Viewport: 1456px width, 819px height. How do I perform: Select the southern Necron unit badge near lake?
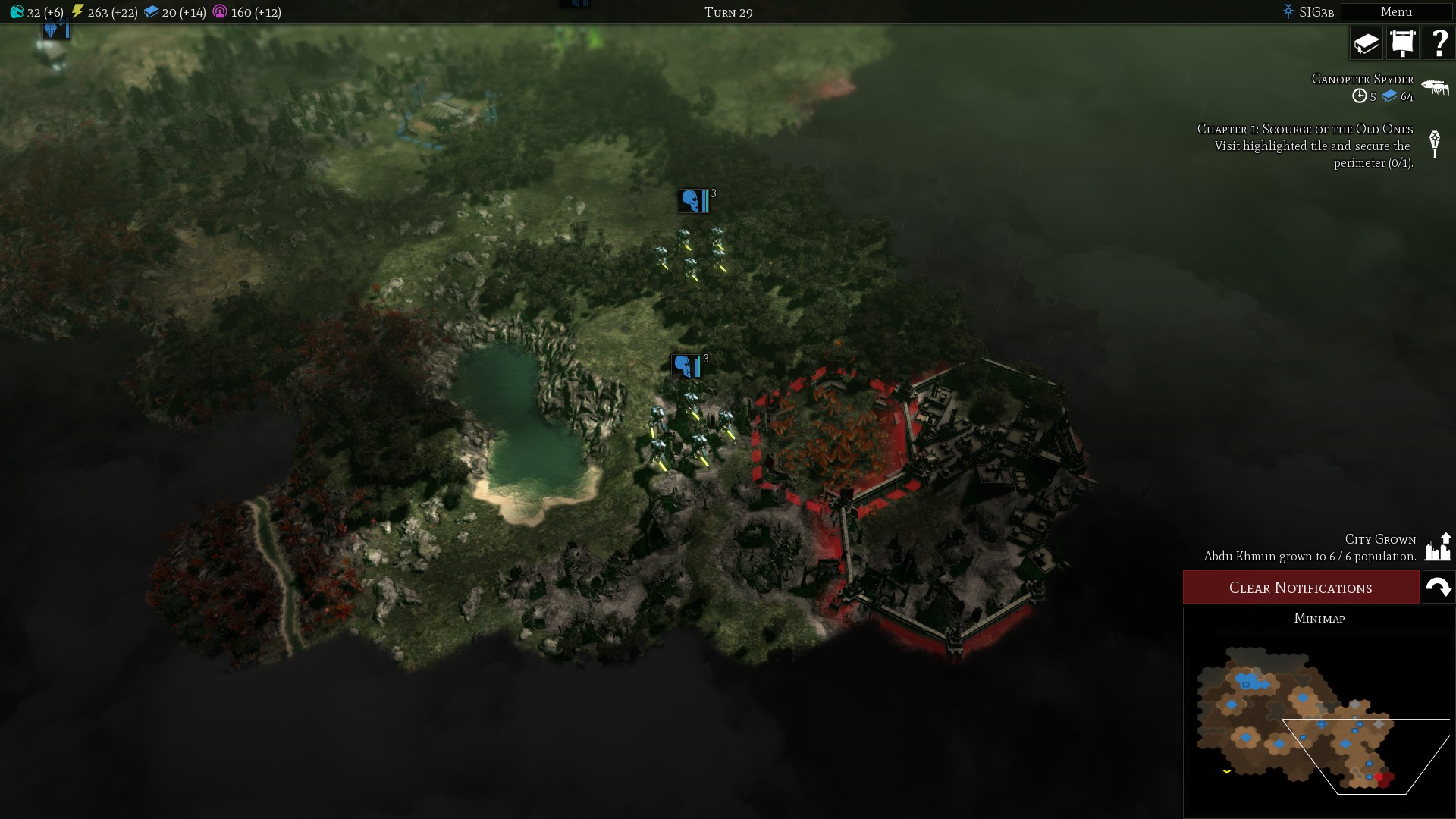686,366
